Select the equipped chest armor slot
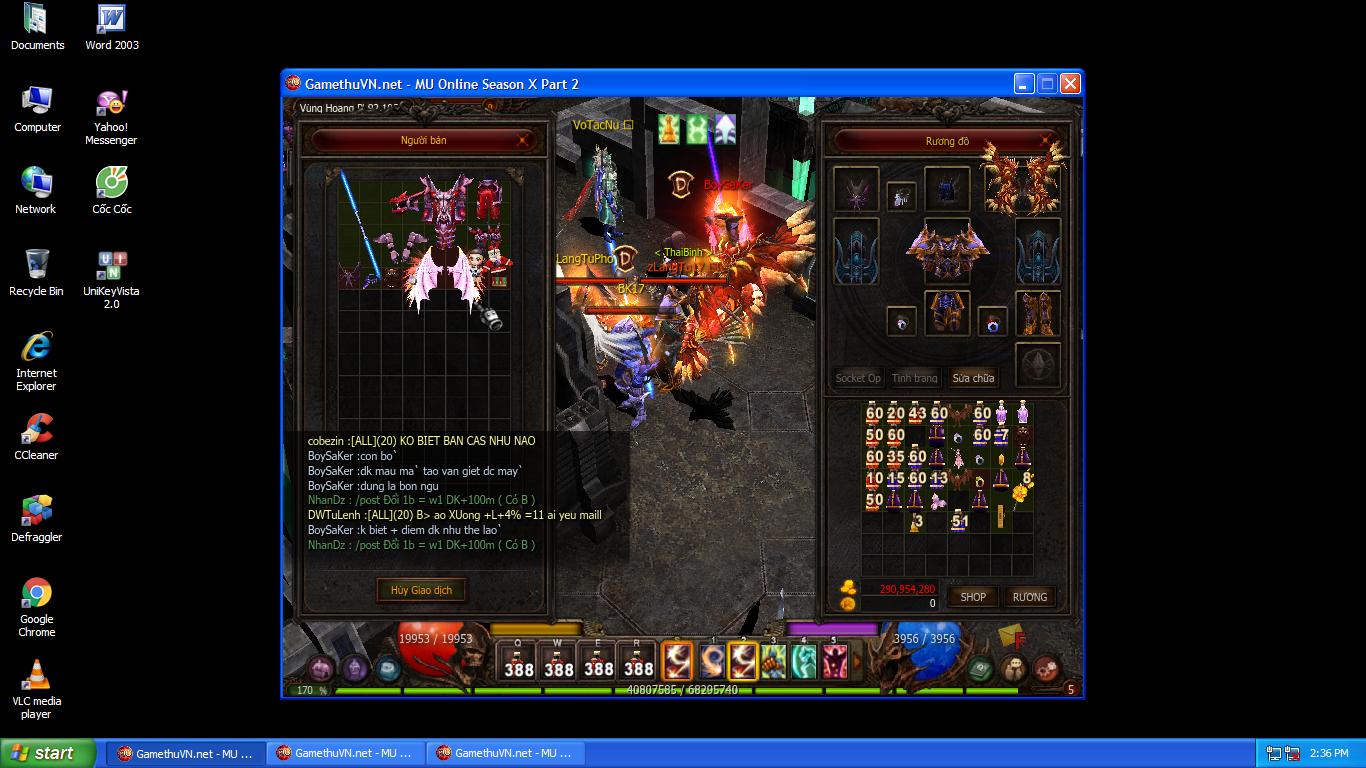This screenshot has width=1366, height=768. pos(946,250)
